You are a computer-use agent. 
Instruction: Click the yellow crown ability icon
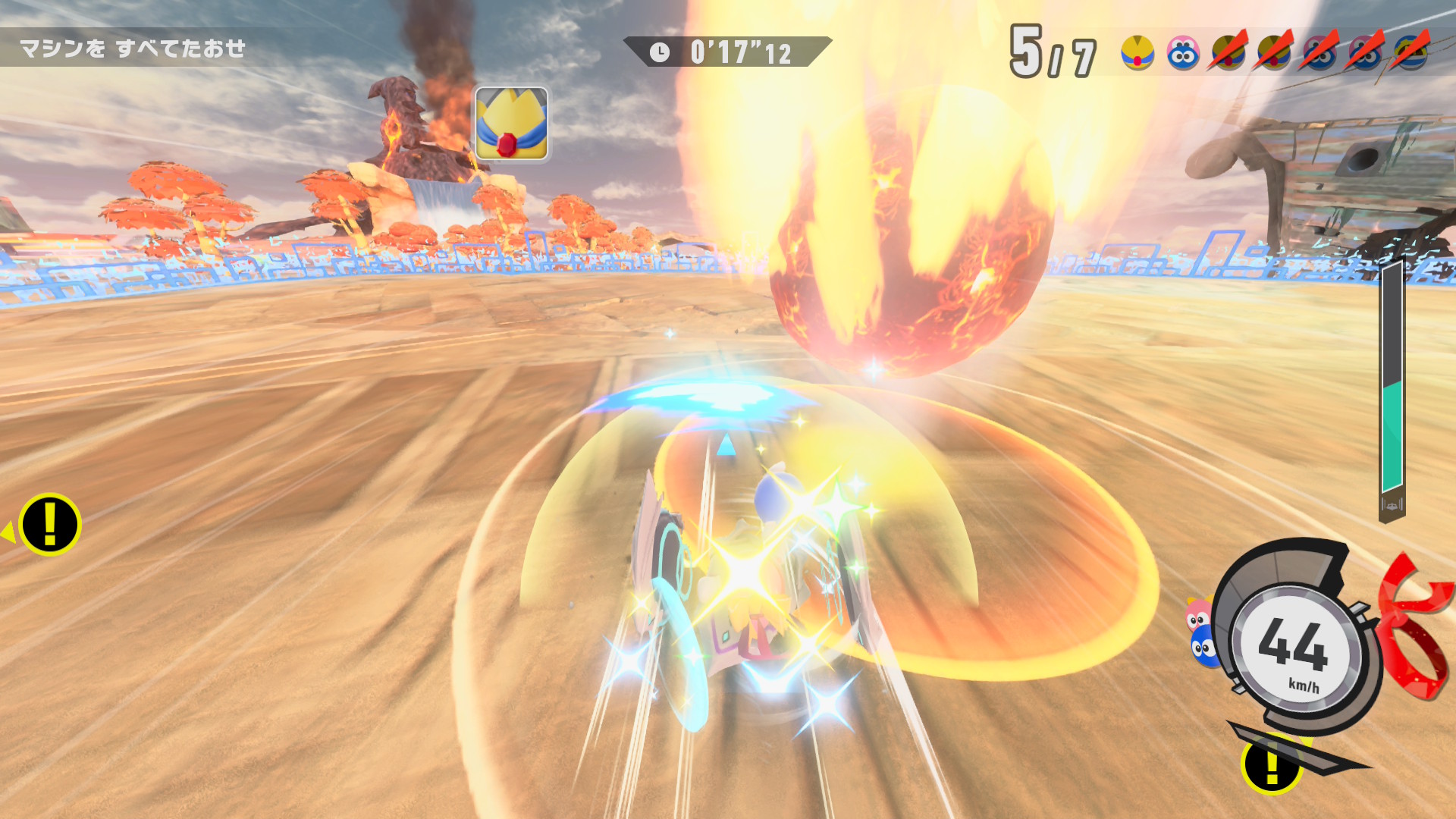(511, 124)
